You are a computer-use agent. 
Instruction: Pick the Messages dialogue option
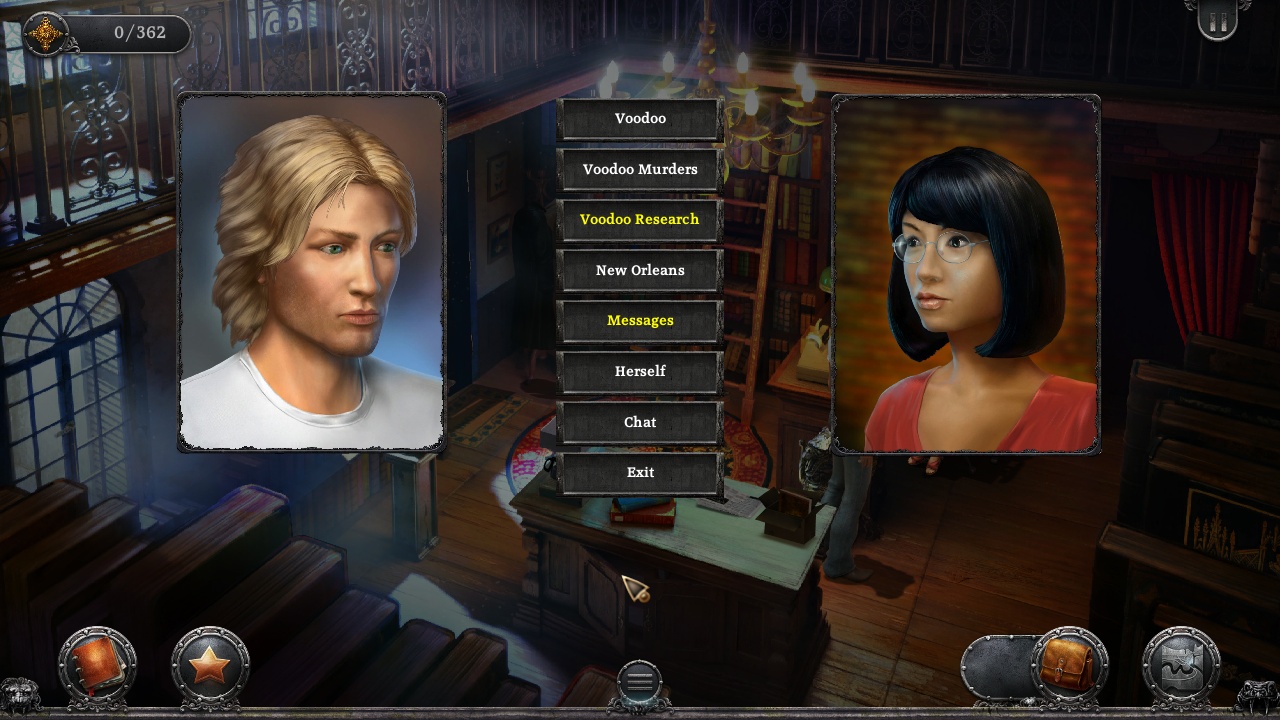pos(640,321)
